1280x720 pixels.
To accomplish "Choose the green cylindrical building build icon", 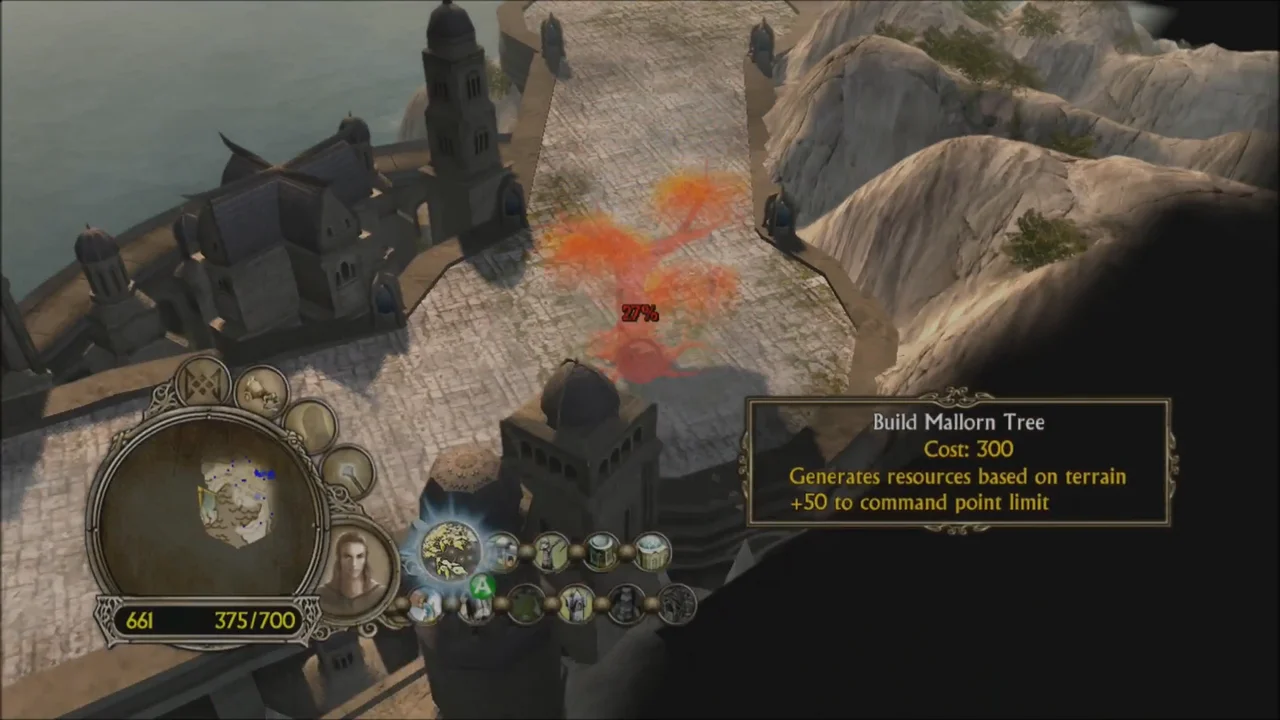I will 601,551.
